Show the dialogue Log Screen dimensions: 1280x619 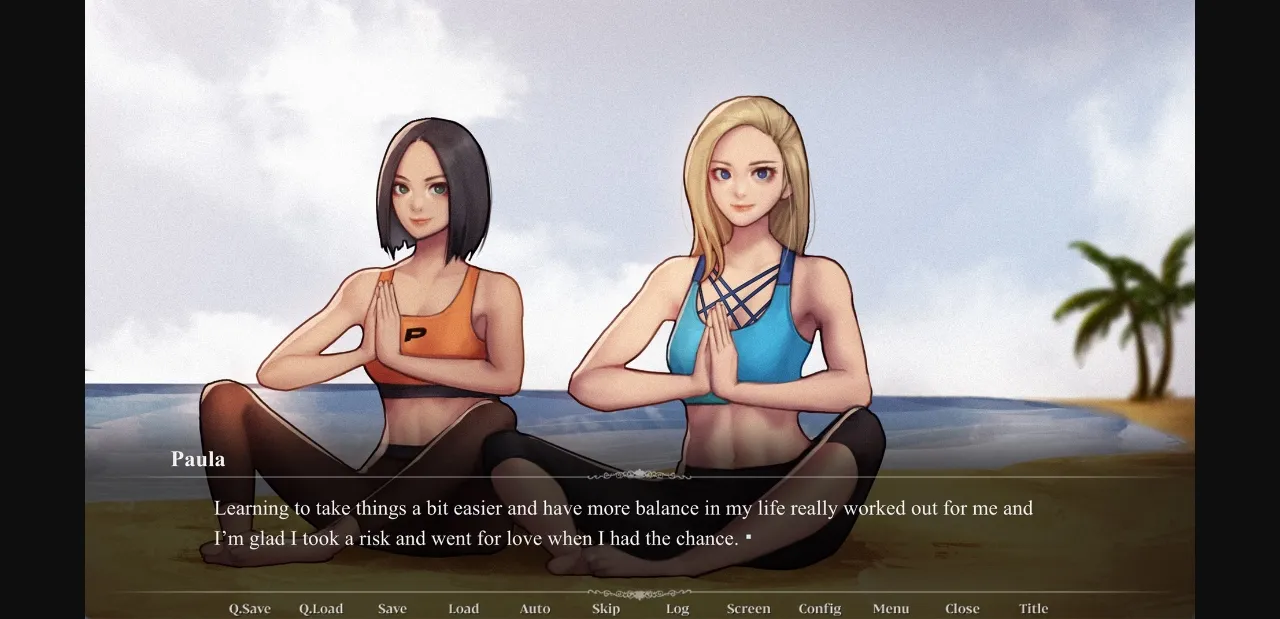pos(677,608)
